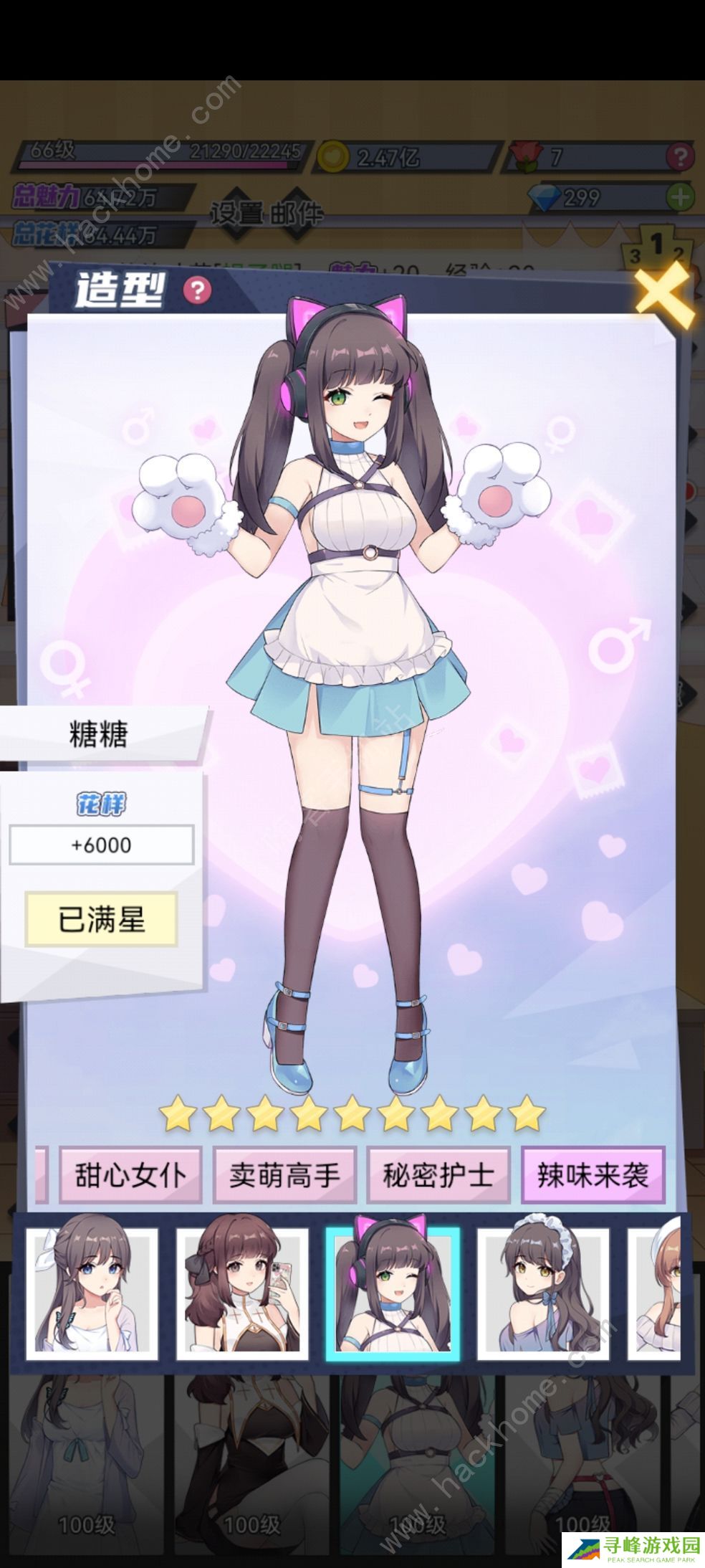The height and width of the screenshot is (1568, 705).
Task: Pick the 辣味来袭 outfit tab
Action: tap(593, 1175)
